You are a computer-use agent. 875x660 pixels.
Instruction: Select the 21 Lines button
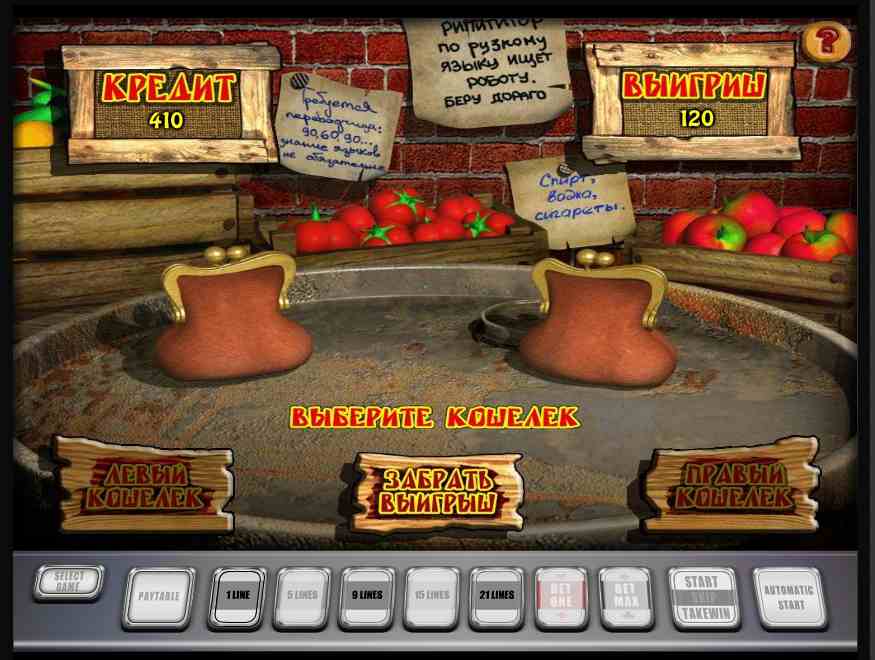tap(496, 597)
